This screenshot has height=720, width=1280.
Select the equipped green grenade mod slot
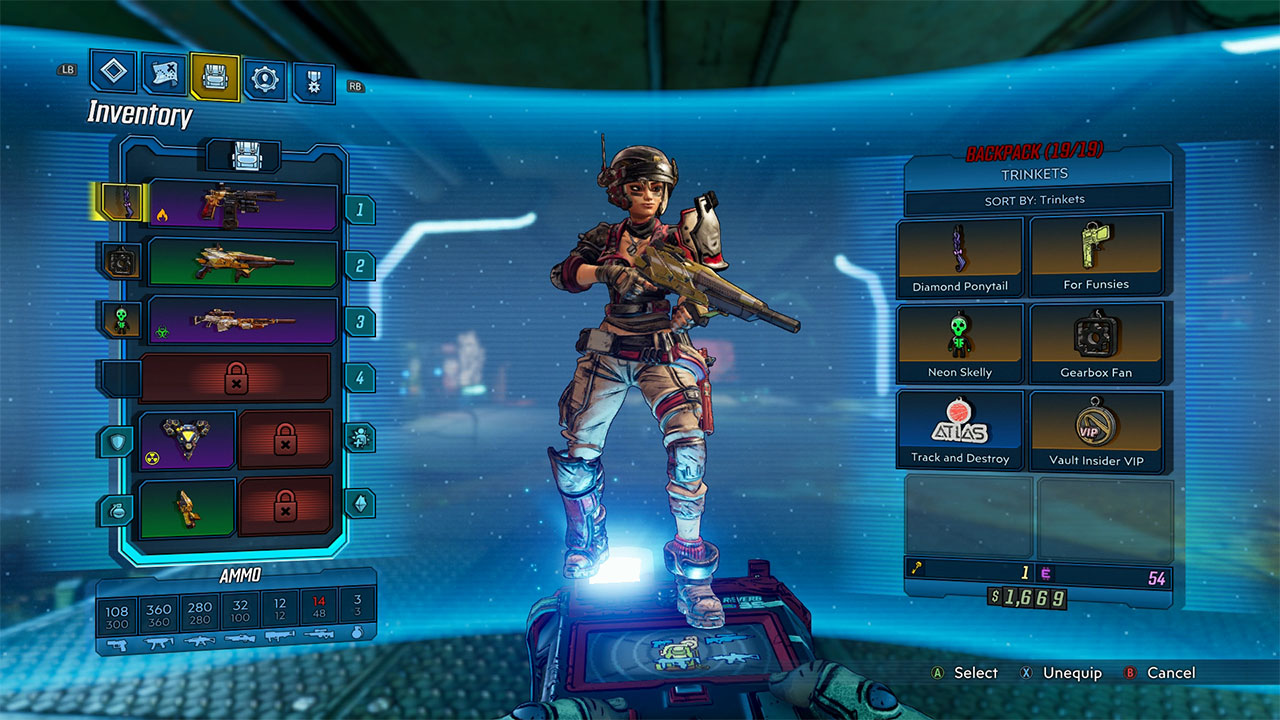pos(188,508)
